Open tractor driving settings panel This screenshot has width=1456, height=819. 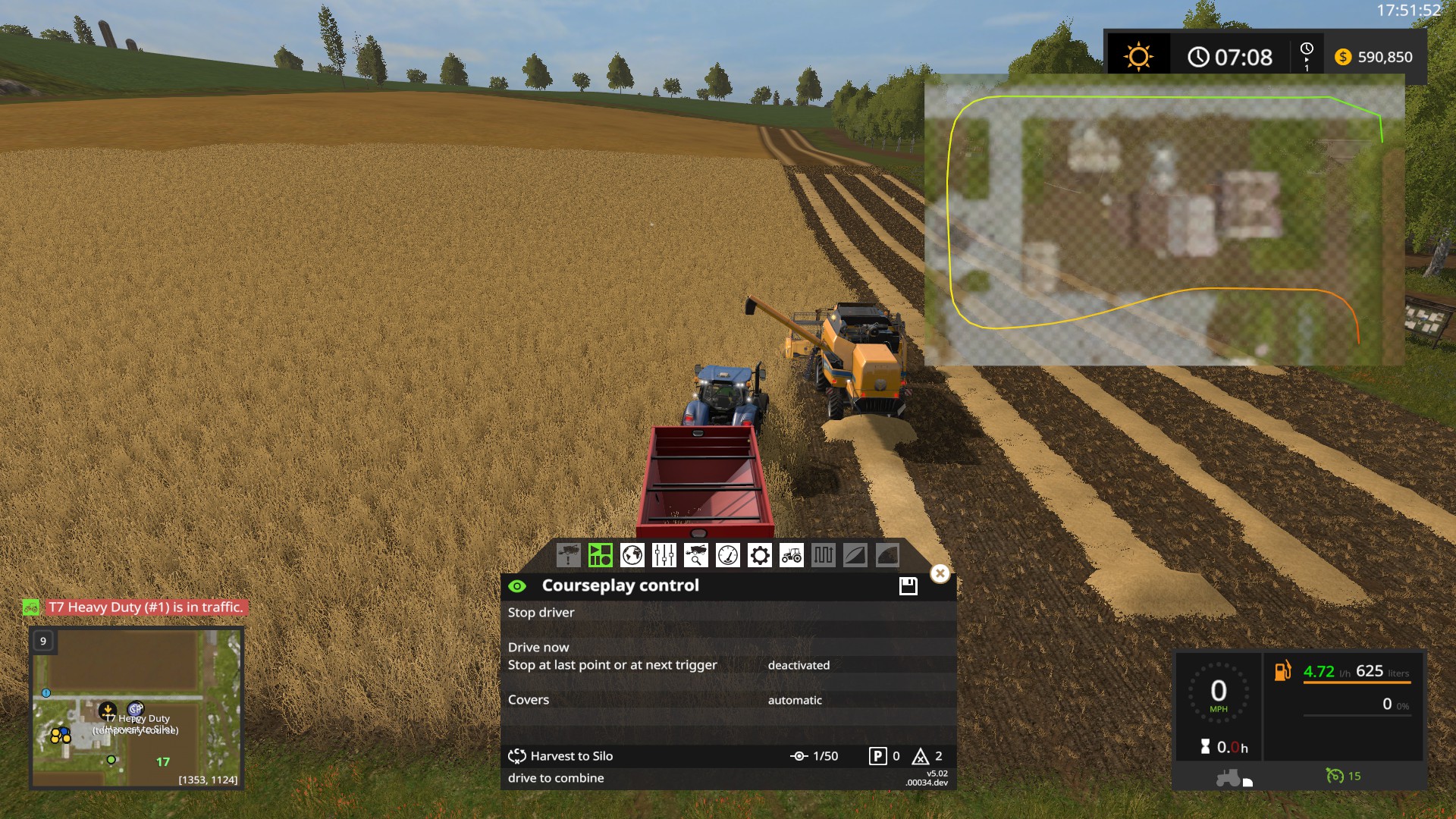pyautogui.click(x=792, y=556)
